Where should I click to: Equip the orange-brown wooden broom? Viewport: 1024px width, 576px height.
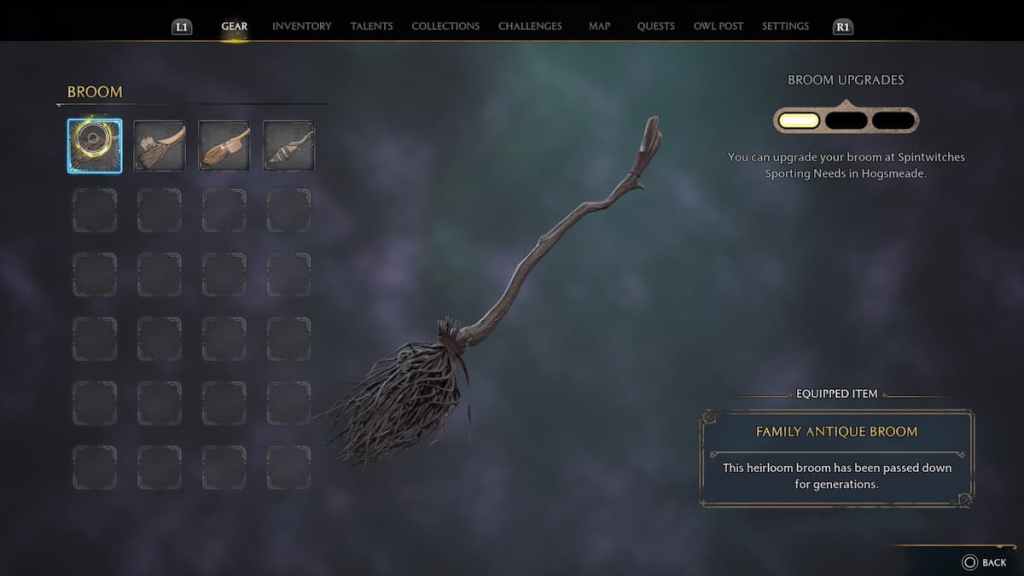point(224,146)
